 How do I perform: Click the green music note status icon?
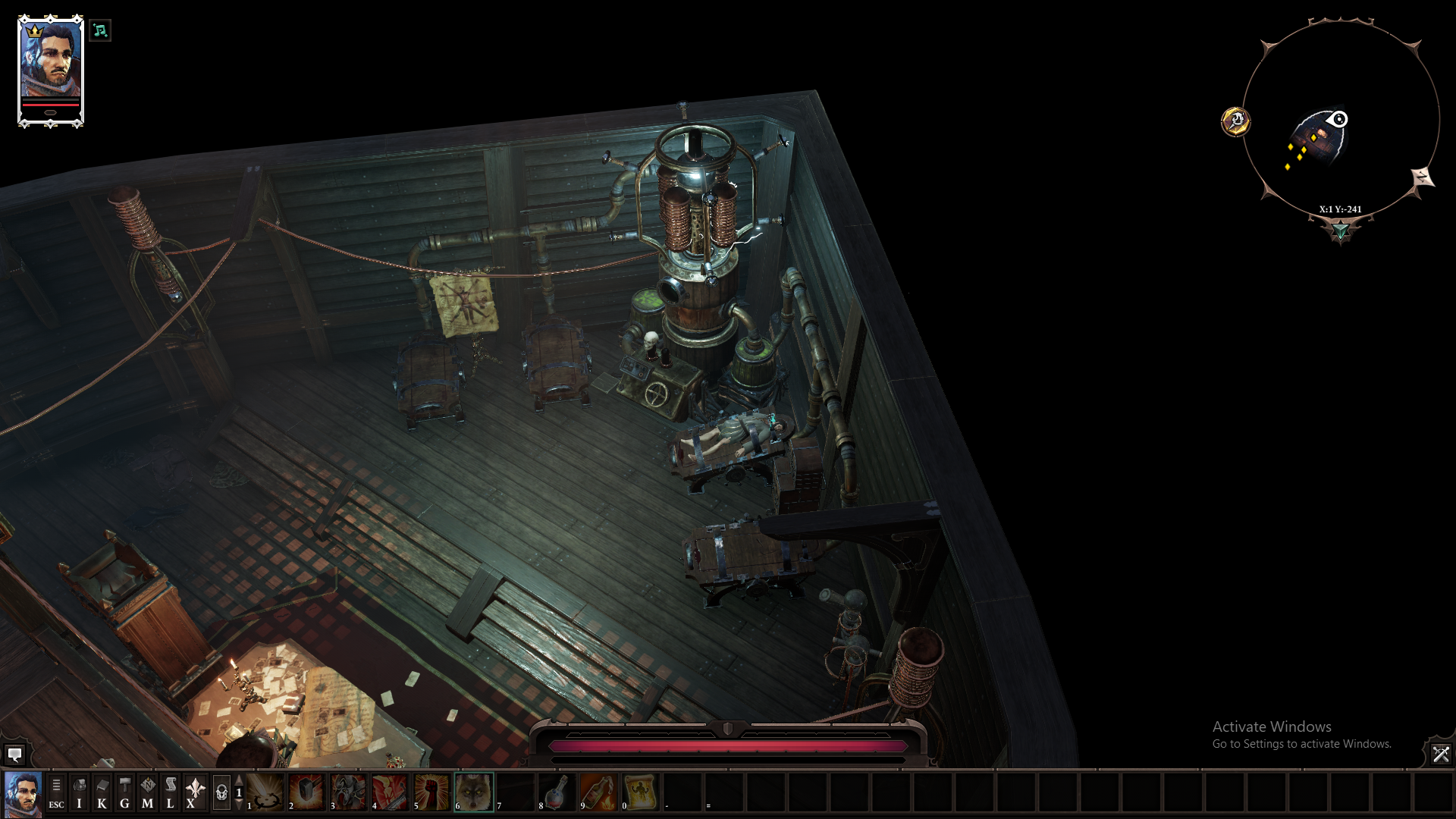100,31
